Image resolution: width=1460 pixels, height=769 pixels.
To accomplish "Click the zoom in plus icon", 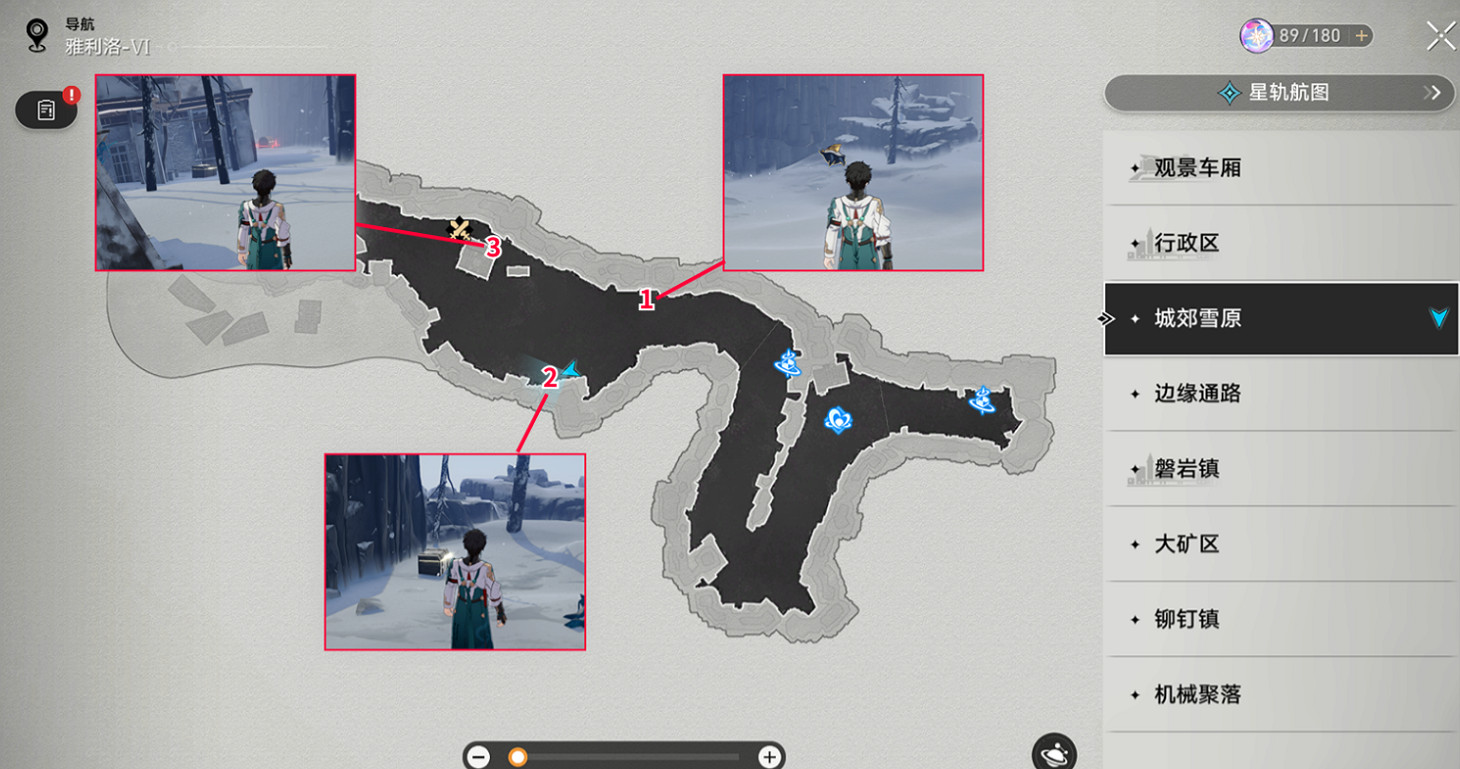I will point(770,757).
